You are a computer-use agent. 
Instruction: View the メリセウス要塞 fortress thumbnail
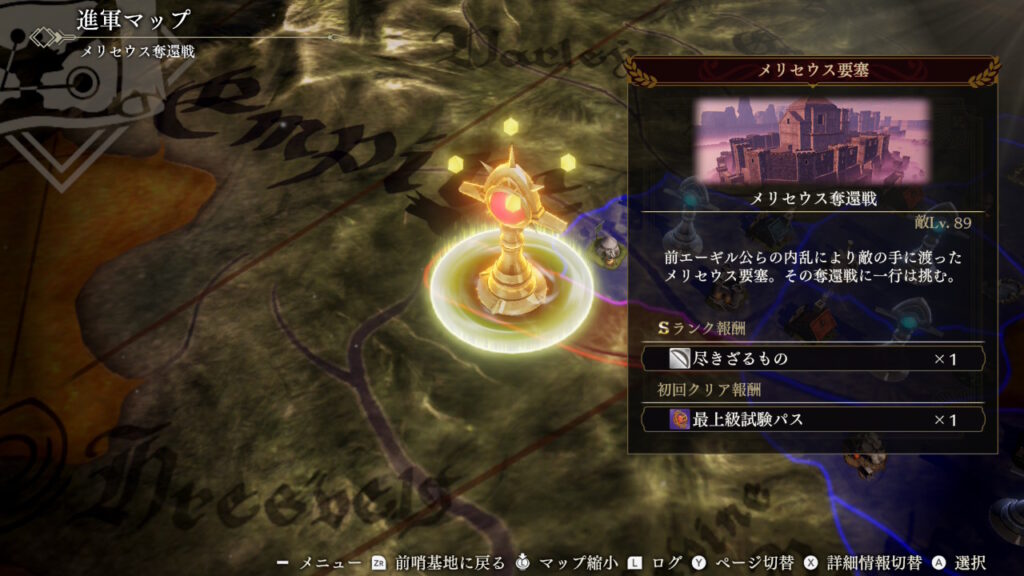point(812,140)
